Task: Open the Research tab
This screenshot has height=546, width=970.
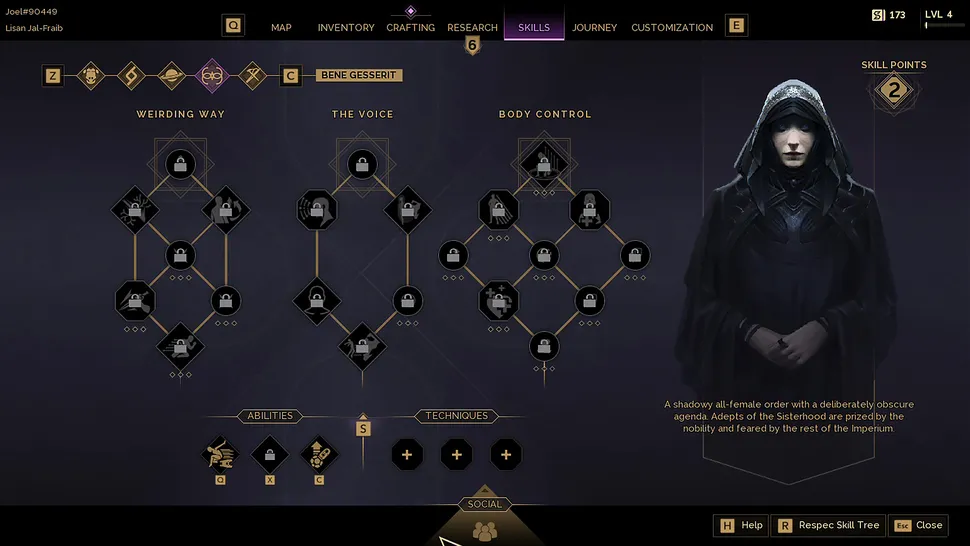Action: click(472, 28)
